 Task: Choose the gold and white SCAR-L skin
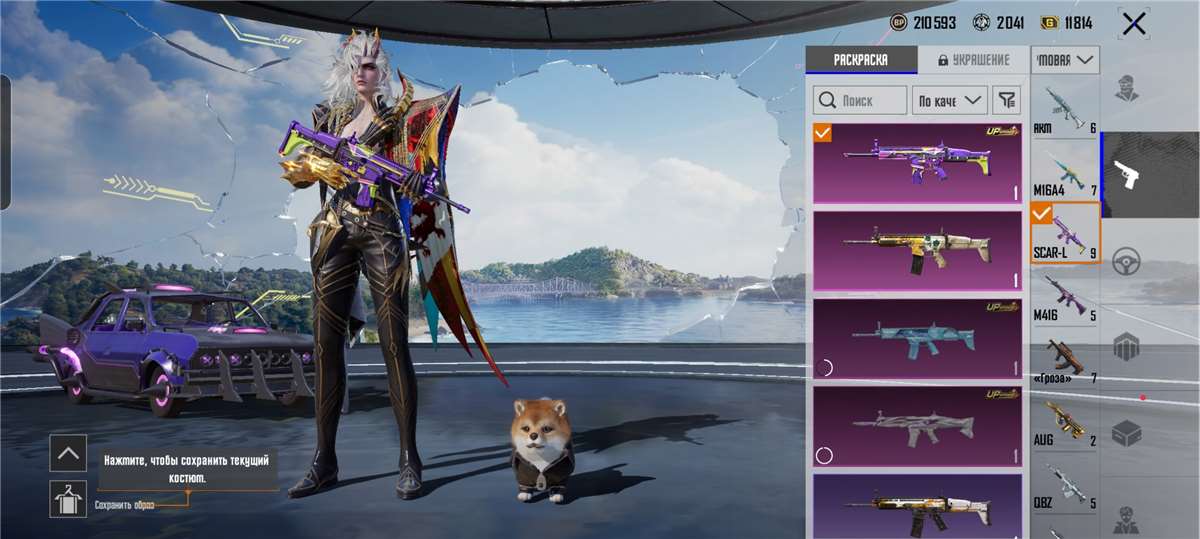917,249
